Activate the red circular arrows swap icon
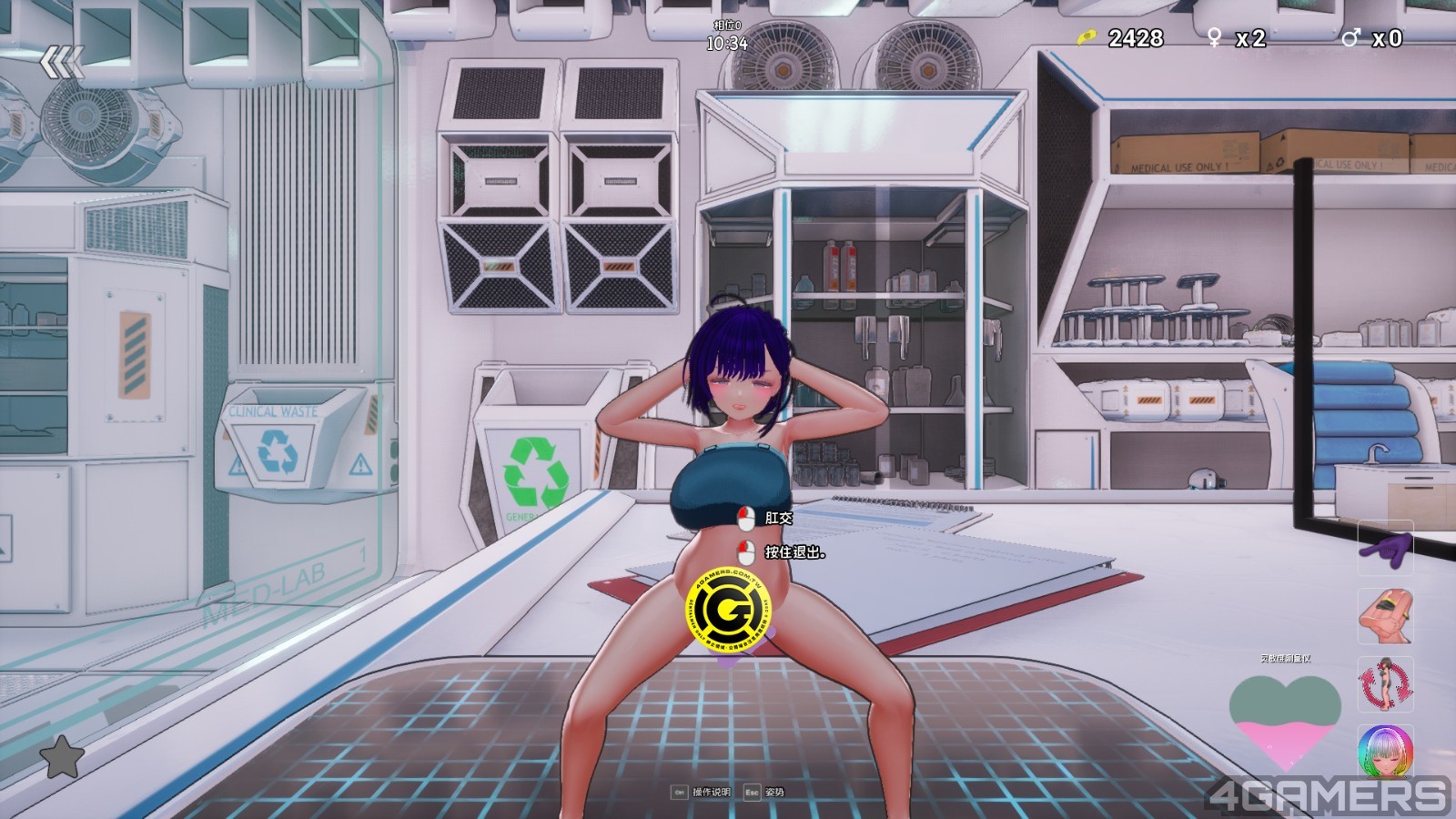Viewport: 1456px width, 819px height. point(1385,684)
